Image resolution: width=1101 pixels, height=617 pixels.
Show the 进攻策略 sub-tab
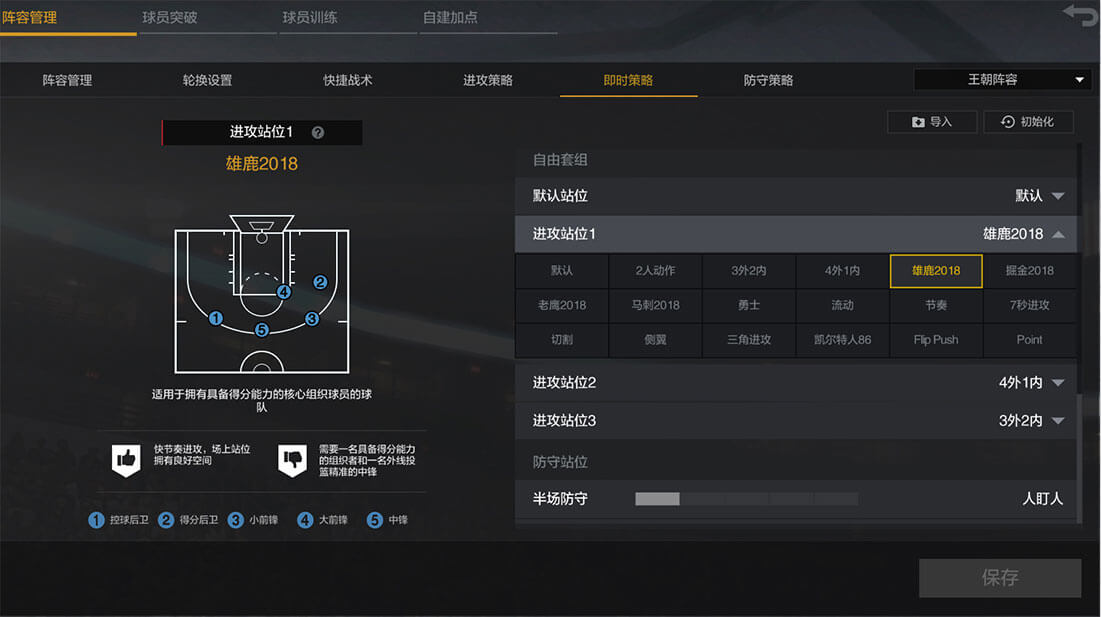(488, 80)
